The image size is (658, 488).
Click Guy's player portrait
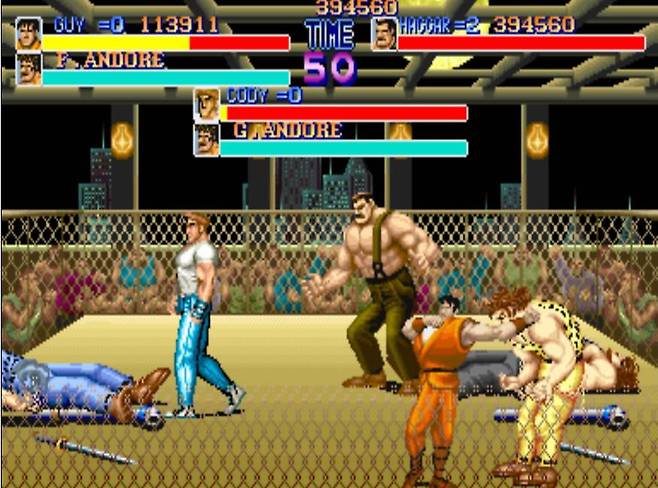click(28, 34)
